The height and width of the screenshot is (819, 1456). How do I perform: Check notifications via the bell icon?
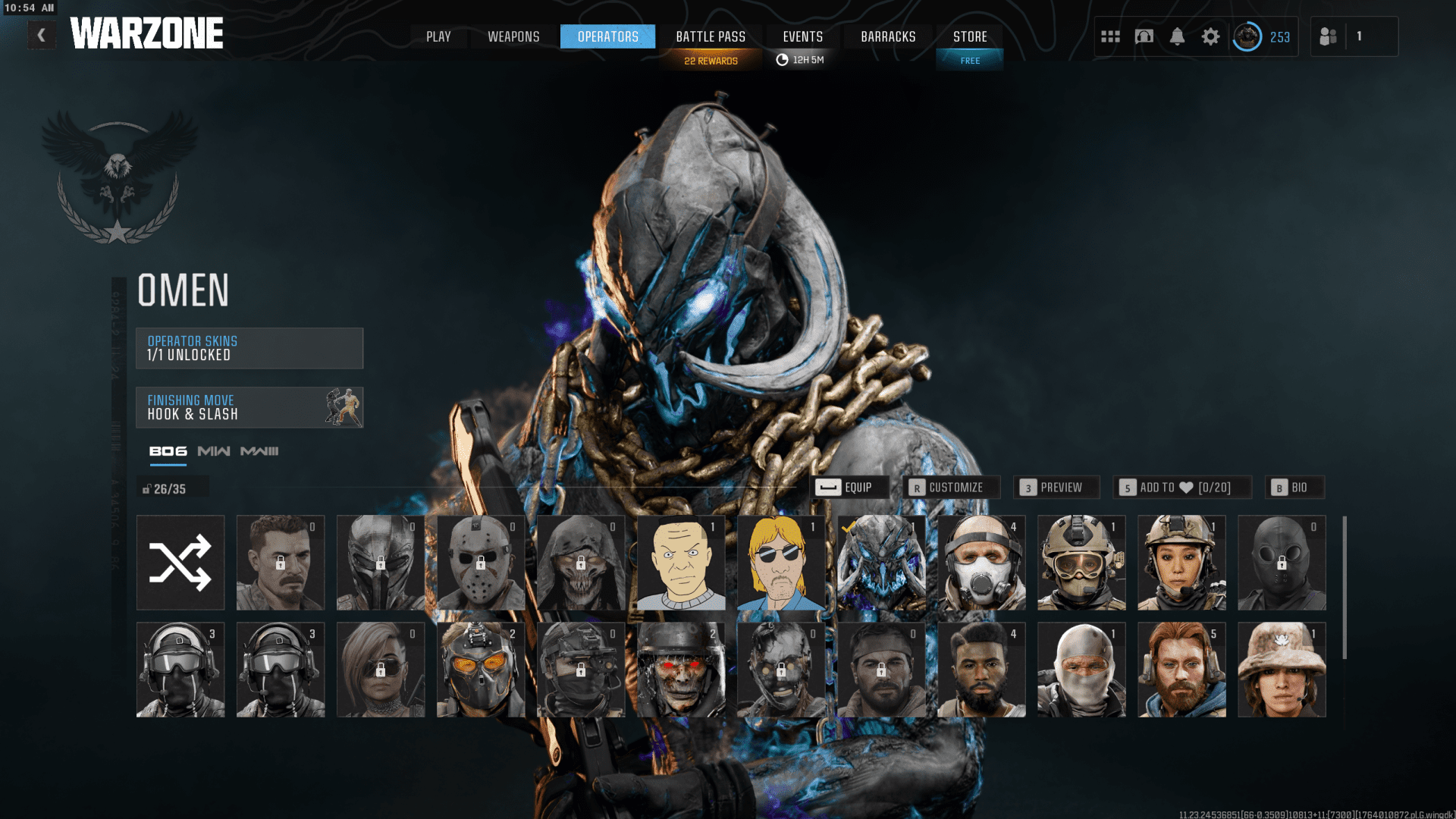click(x=1178, y=36)
